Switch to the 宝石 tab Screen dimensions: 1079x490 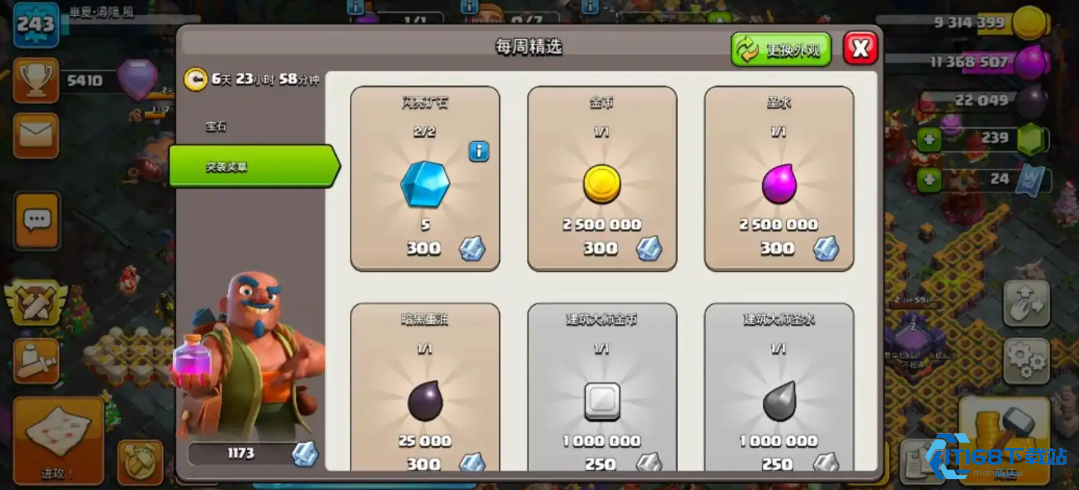coord(217,127)
